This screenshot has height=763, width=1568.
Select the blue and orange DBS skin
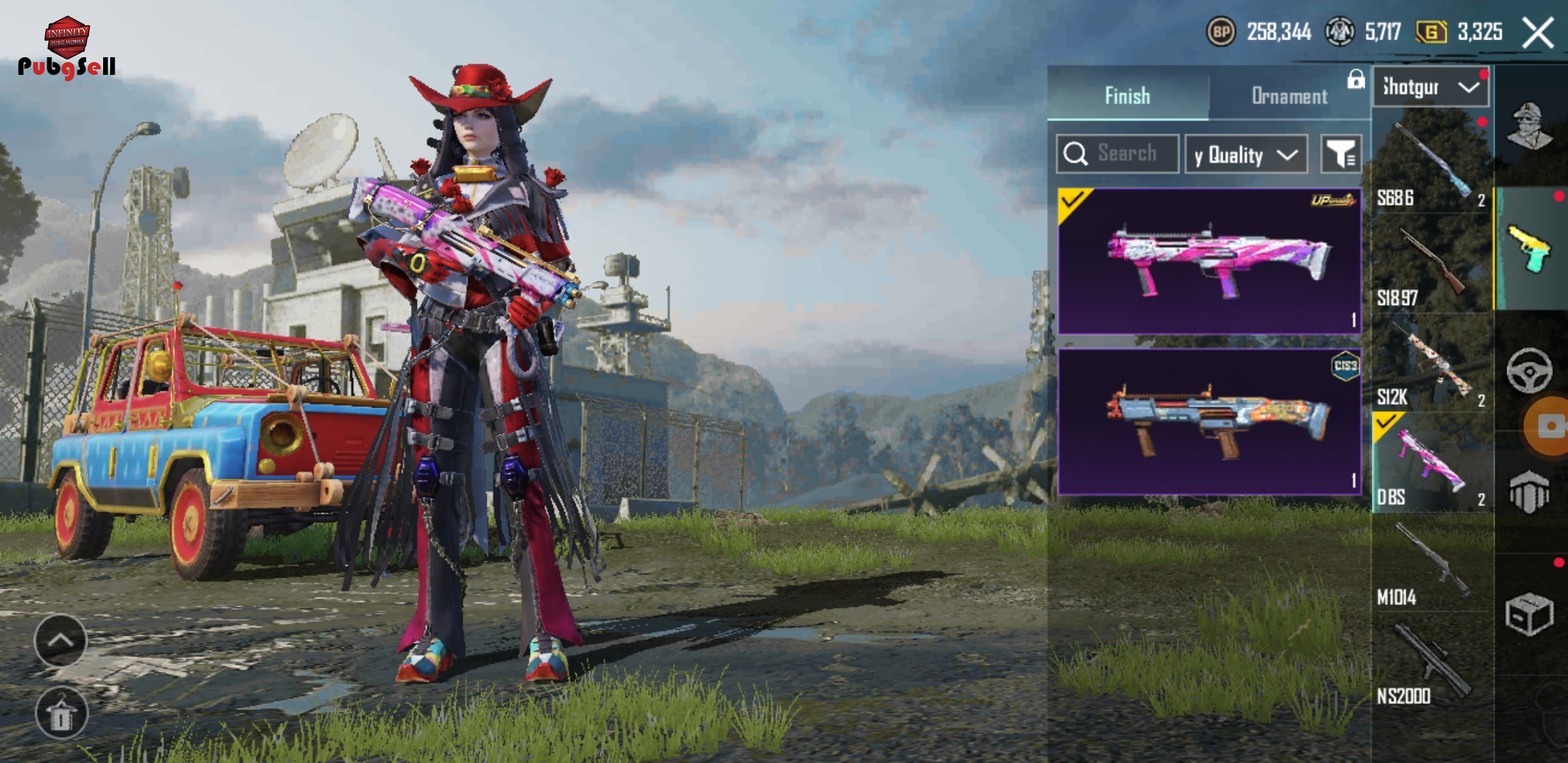click(x=1209, y=421)
